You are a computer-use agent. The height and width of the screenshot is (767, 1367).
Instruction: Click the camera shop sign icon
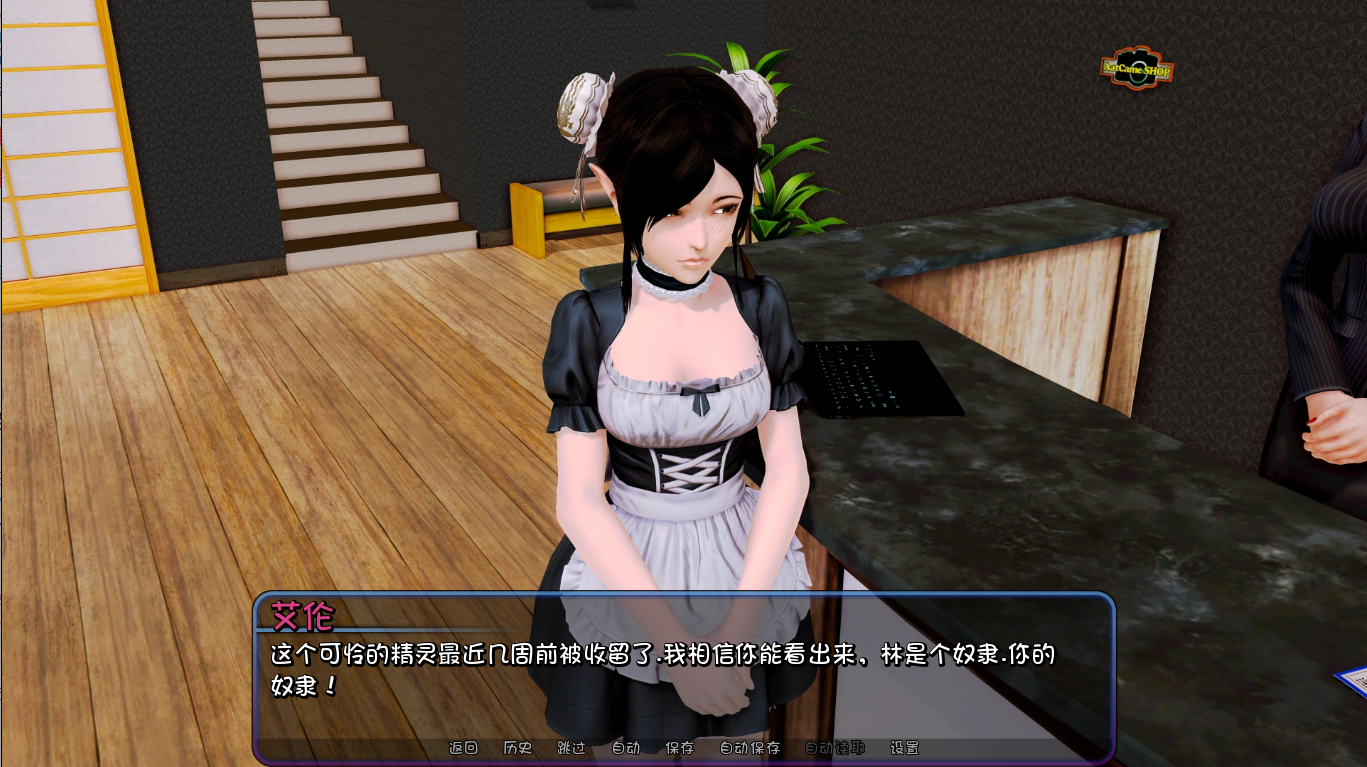pos(1135,65)
